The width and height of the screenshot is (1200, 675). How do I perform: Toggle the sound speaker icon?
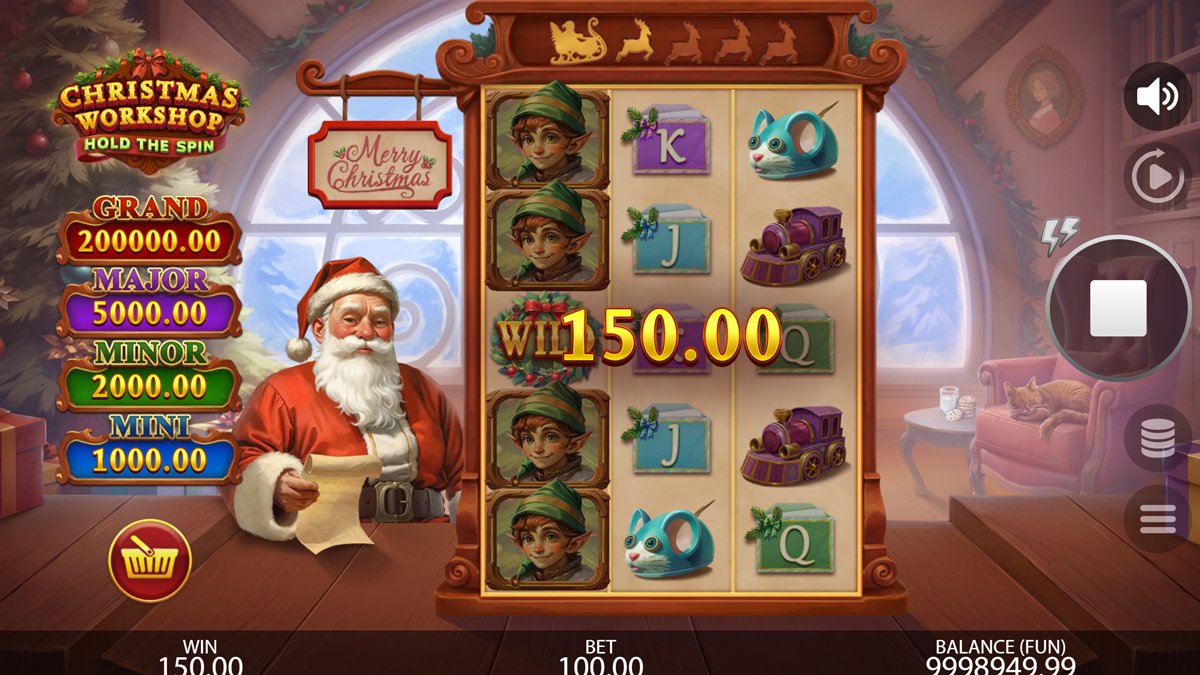[1157, 97]
